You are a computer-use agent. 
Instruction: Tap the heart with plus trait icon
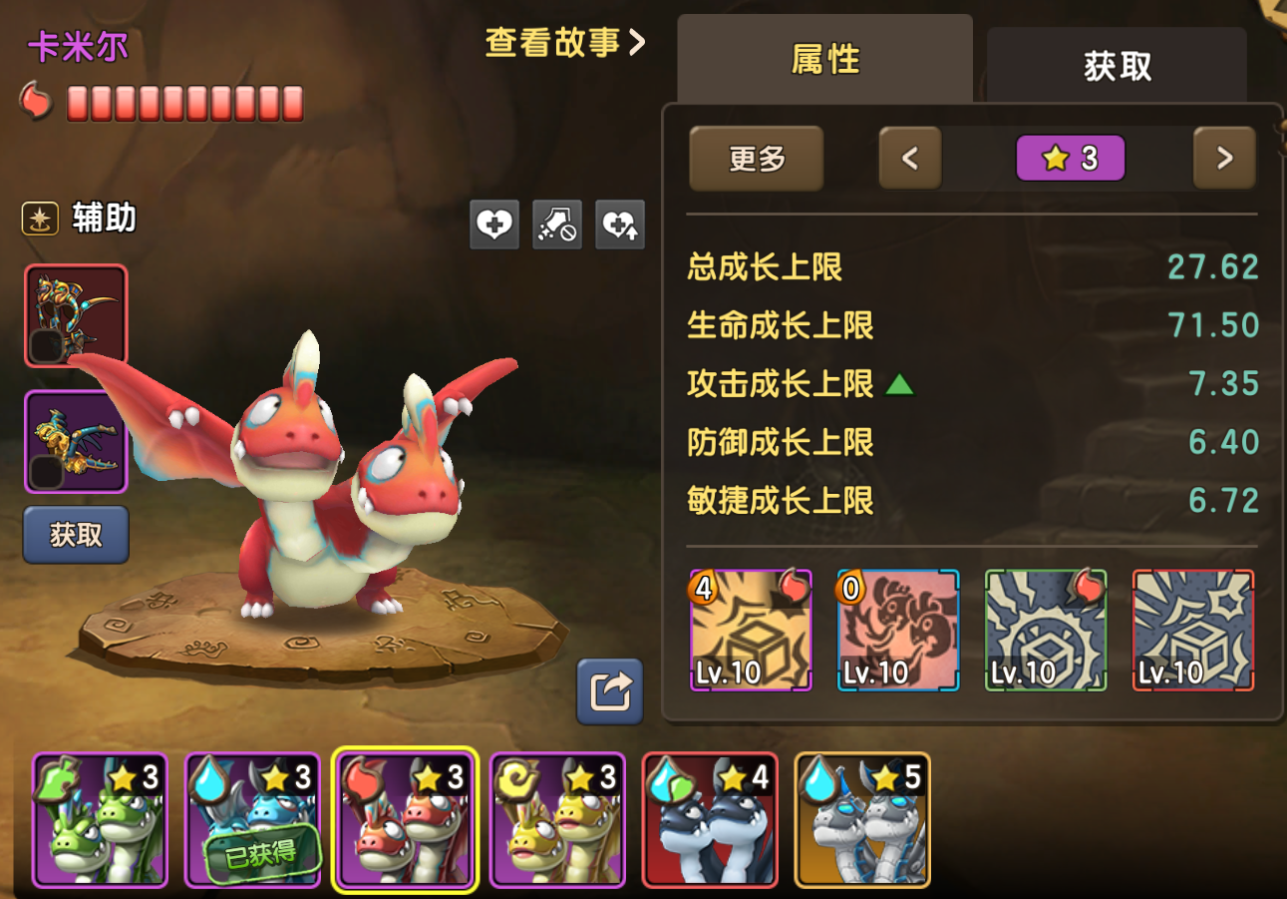tap(494, 225)
